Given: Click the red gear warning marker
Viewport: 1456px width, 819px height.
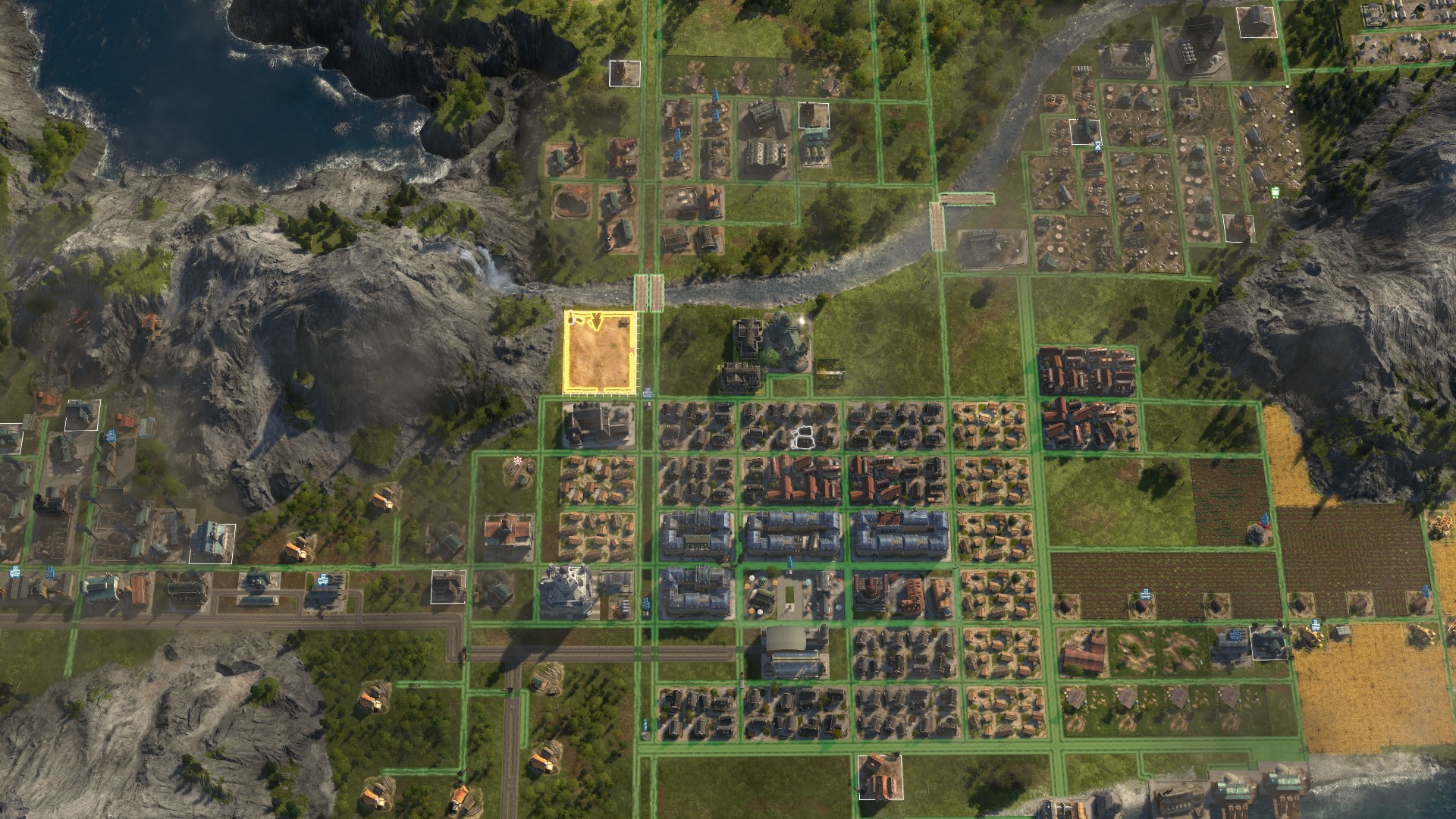Looking at the screenshot, I should click(x=517, y=460).
